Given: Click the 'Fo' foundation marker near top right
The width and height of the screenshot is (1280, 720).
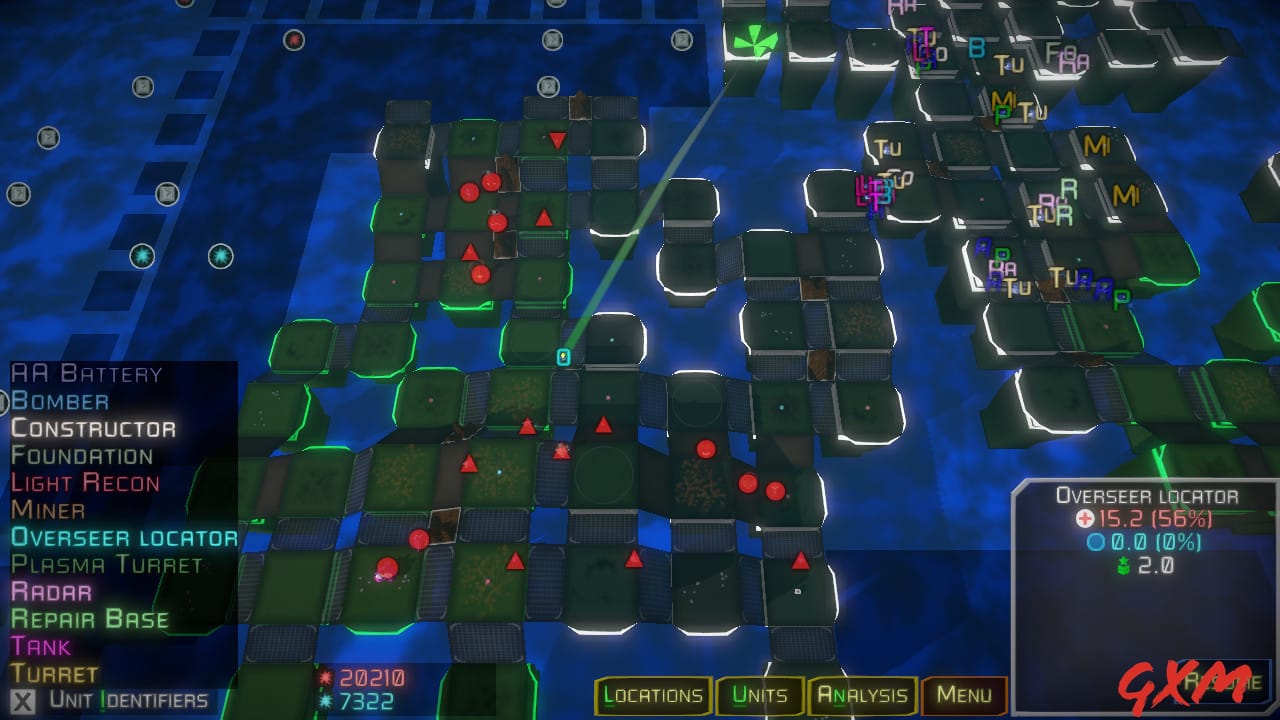Looking at the screenshot, I should [1053, 51].
